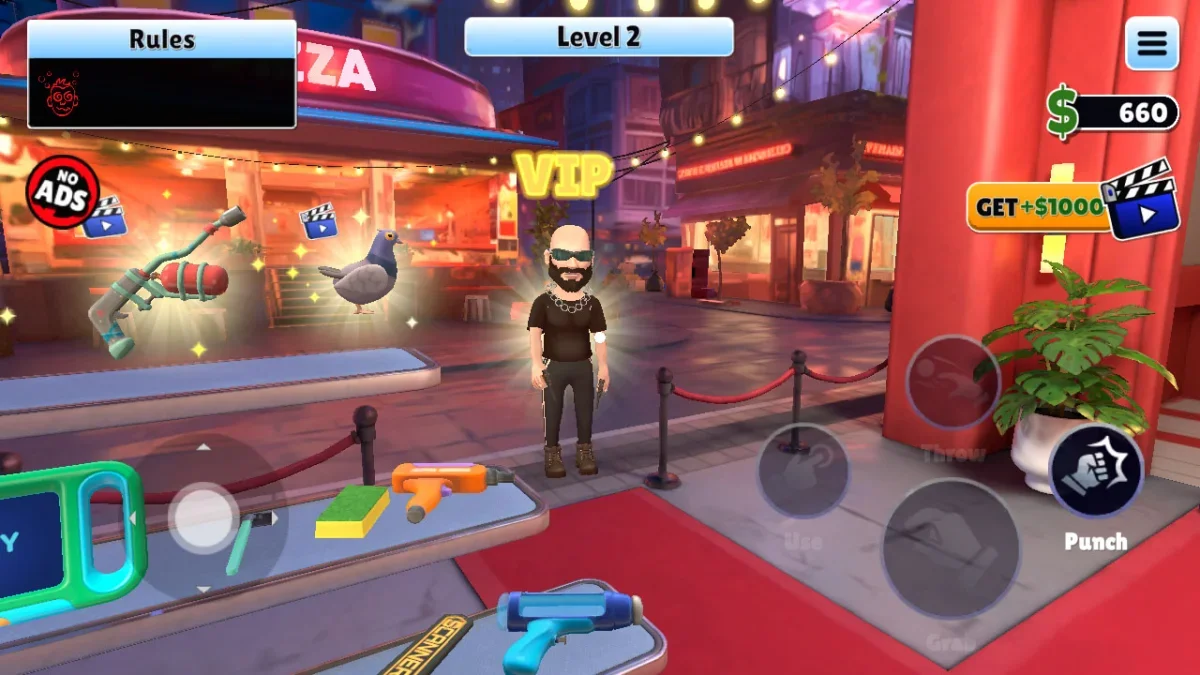Watch ad for the pigeon item
This screenshot has width=1200, height=675.
pos(318,220)
